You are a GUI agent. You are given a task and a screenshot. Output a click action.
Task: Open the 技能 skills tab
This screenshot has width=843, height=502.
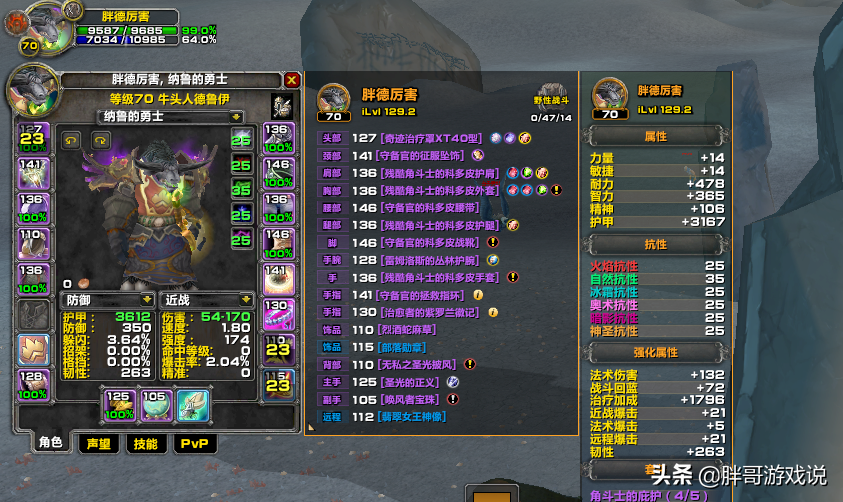coord(145,444)
